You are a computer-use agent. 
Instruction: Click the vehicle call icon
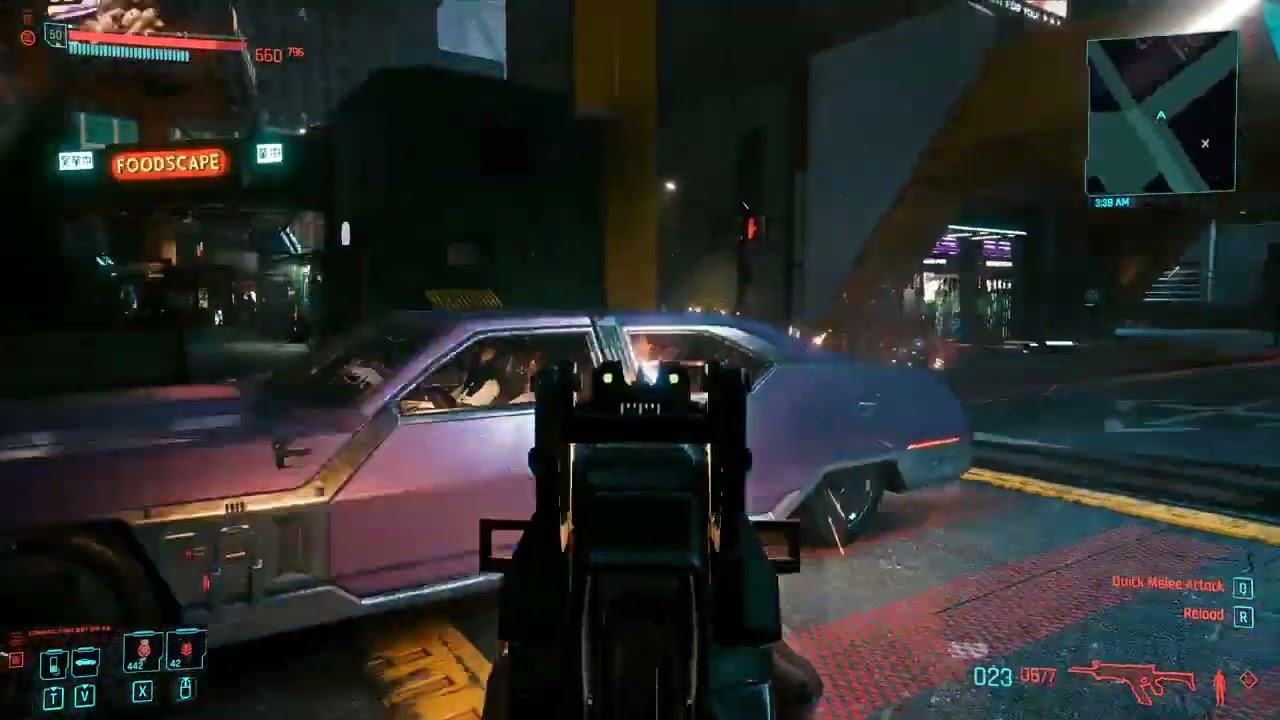85,662
